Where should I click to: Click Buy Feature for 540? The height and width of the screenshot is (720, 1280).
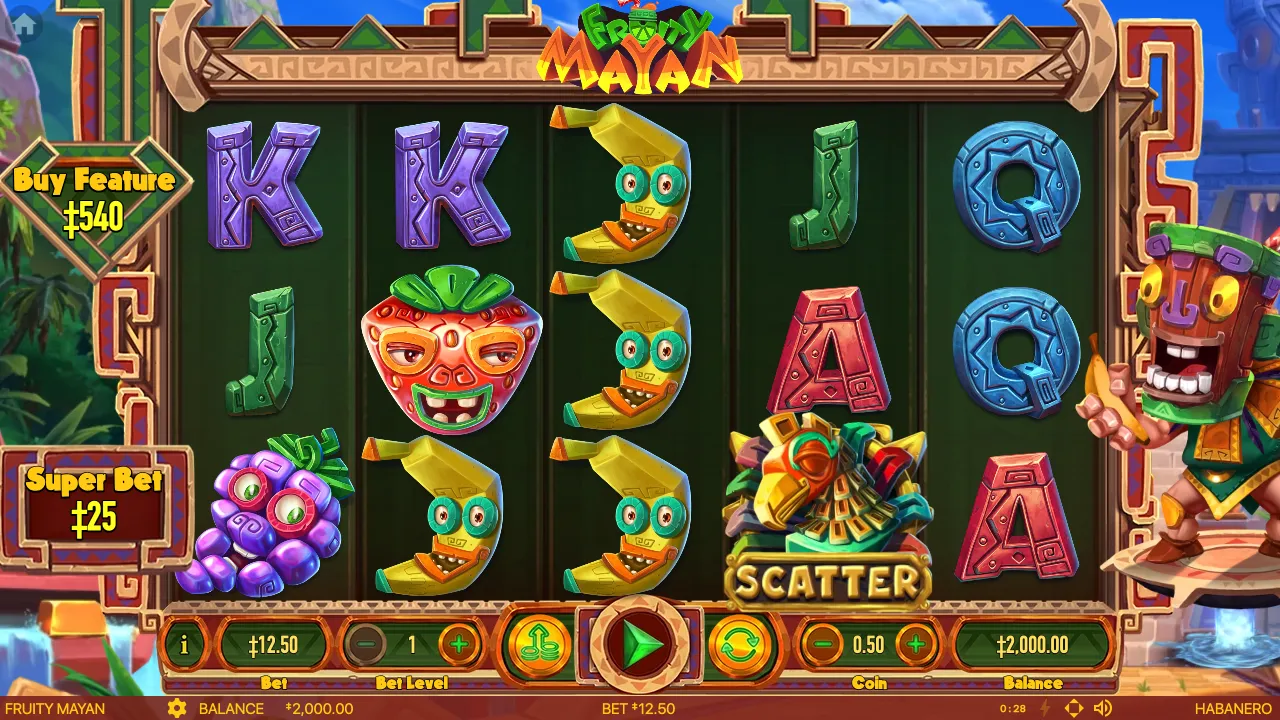[x=95, y=195]
